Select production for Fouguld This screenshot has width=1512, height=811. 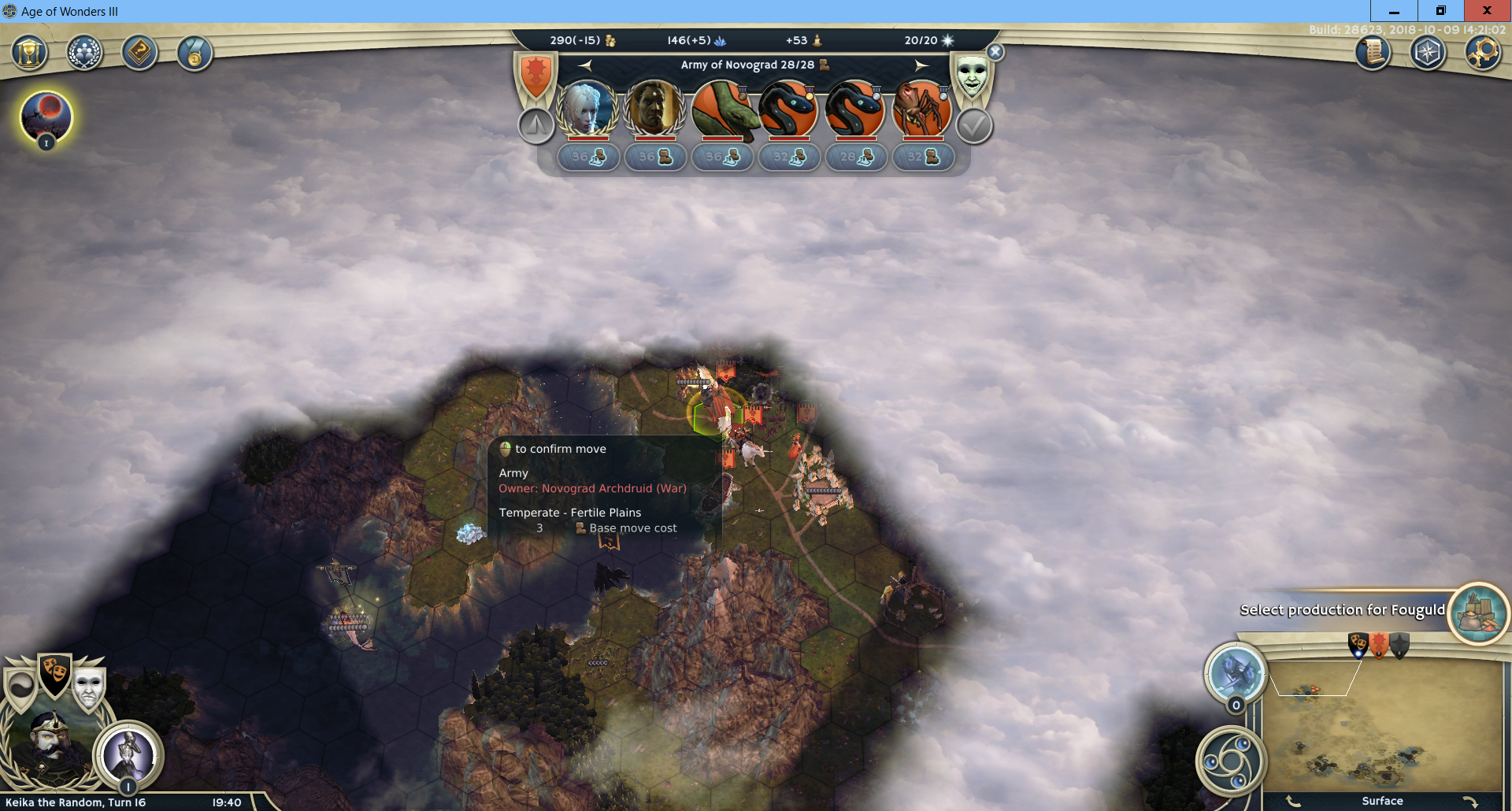1478,613
